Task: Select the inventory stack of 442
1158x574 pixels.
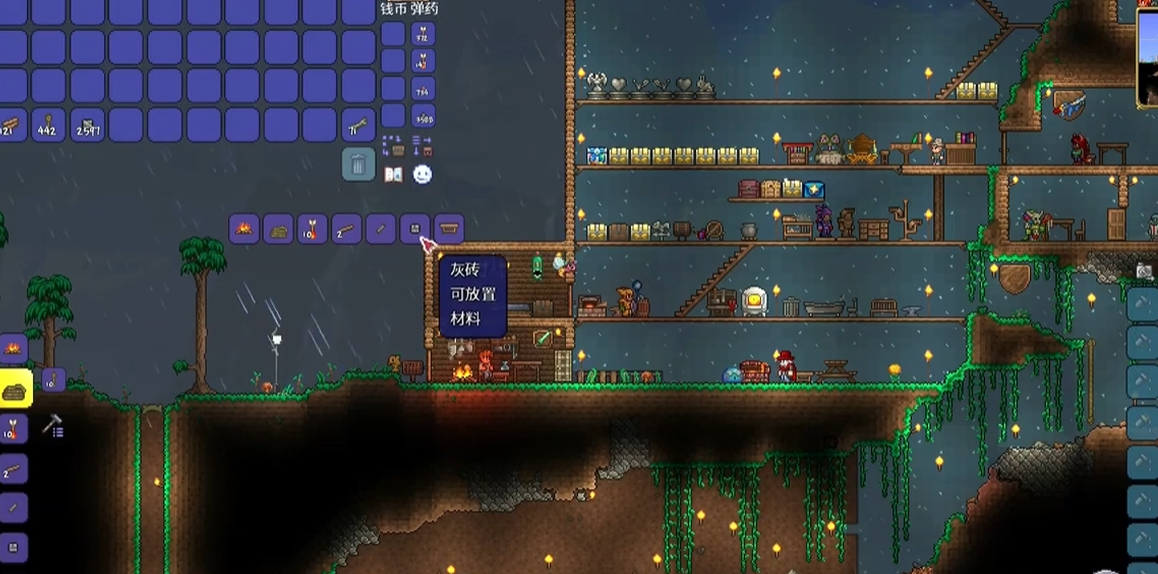Action: point(48,125)
